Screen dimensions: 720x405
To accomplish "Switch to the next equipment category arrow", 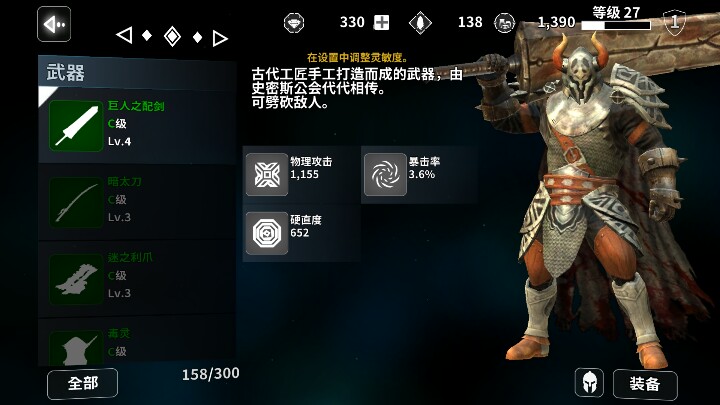I will click(x=220, y=38).
